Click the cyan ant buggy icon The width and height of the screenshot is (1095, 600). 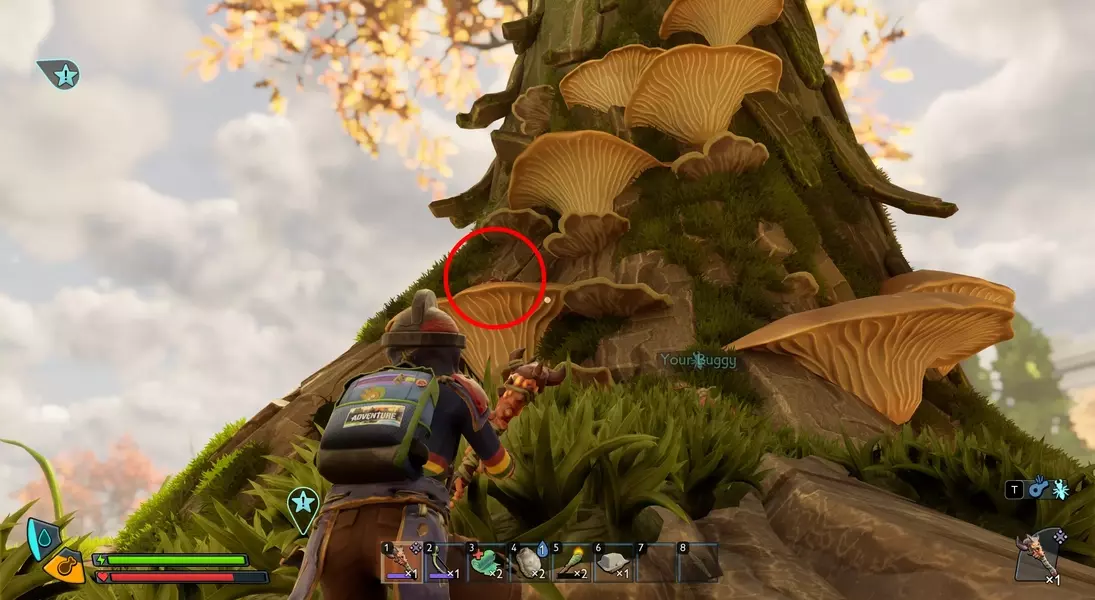point(1061,489)
